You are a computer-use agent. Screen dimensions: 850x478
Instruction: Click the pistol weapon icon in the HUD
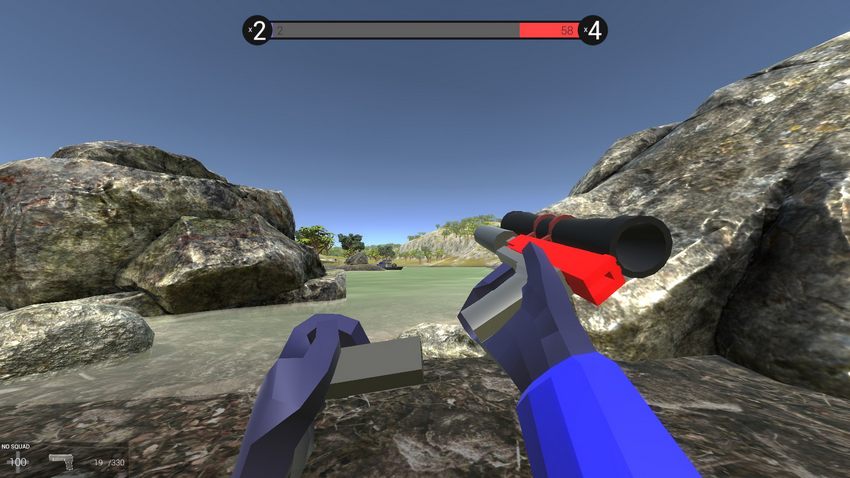[62, 461]
